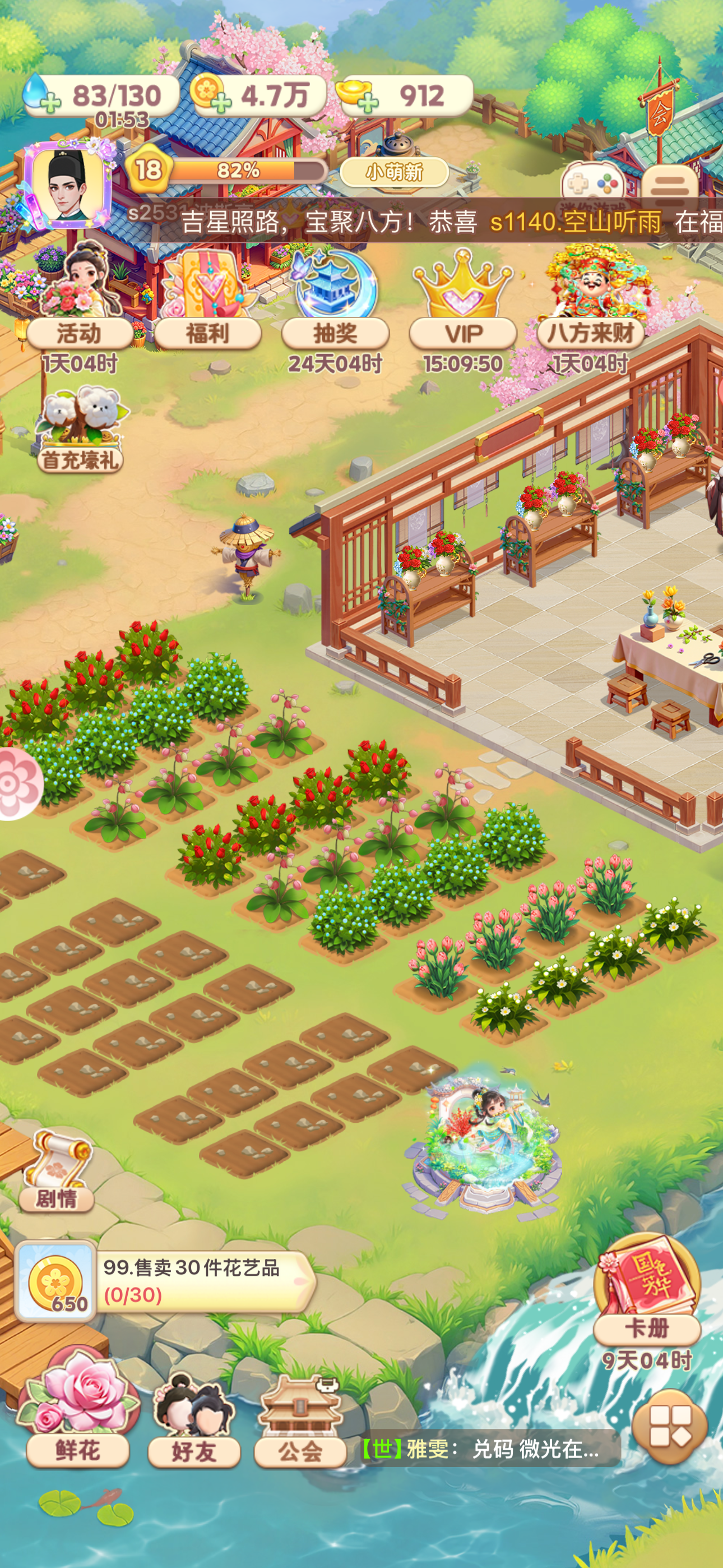723x1568 pixels.
Task: Open the 首充豪礼 first recharge gift
Action: [x=80, y=432]
